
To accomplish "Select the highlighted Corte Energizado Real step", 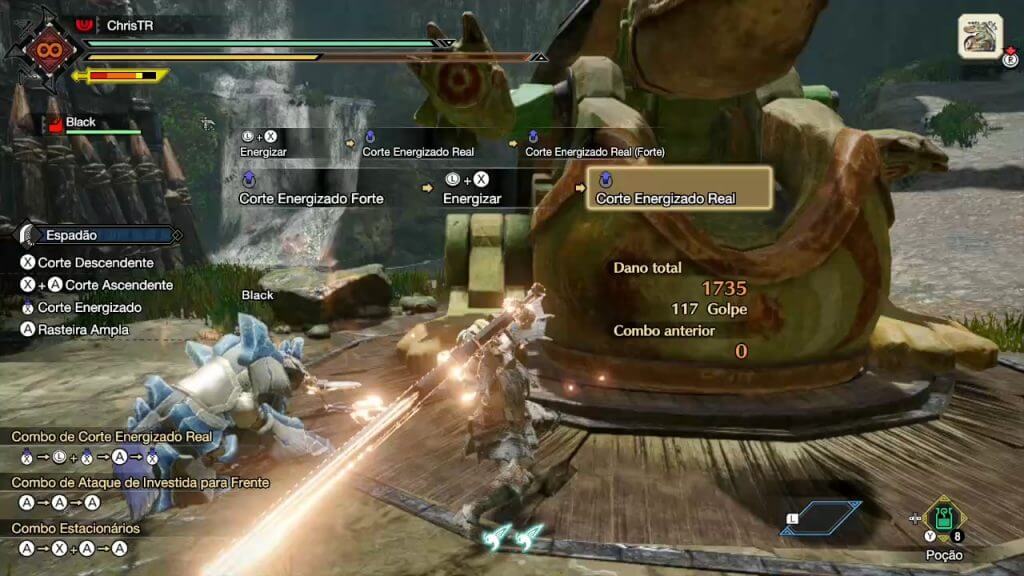I will [678, 188].
